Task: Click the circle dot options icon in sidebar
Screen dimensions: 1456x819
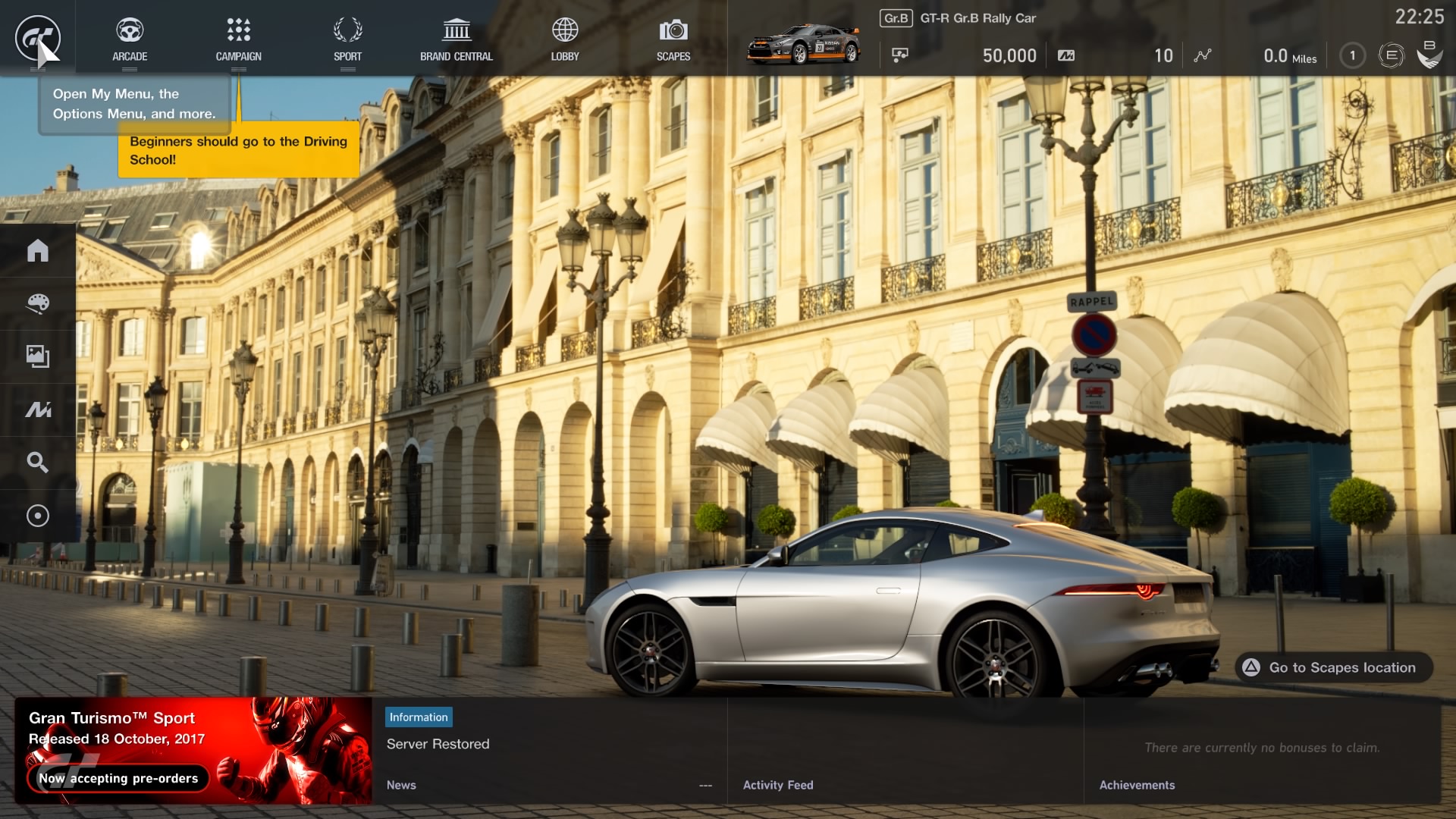Action: click(x=38, y=516)
